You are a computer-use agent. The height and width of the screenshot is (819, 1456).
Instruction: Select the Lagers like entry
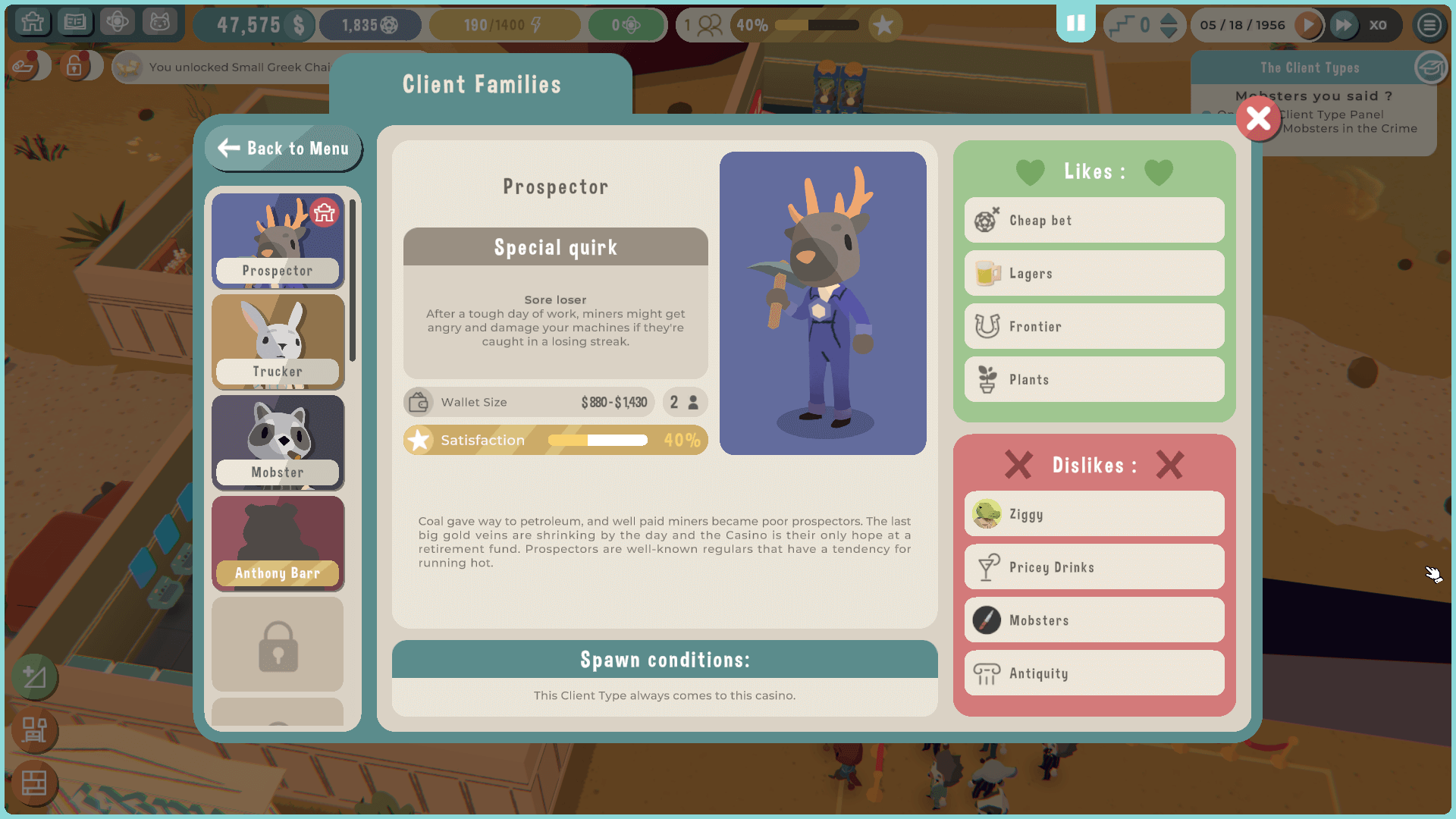click(x=1094, y=274)
